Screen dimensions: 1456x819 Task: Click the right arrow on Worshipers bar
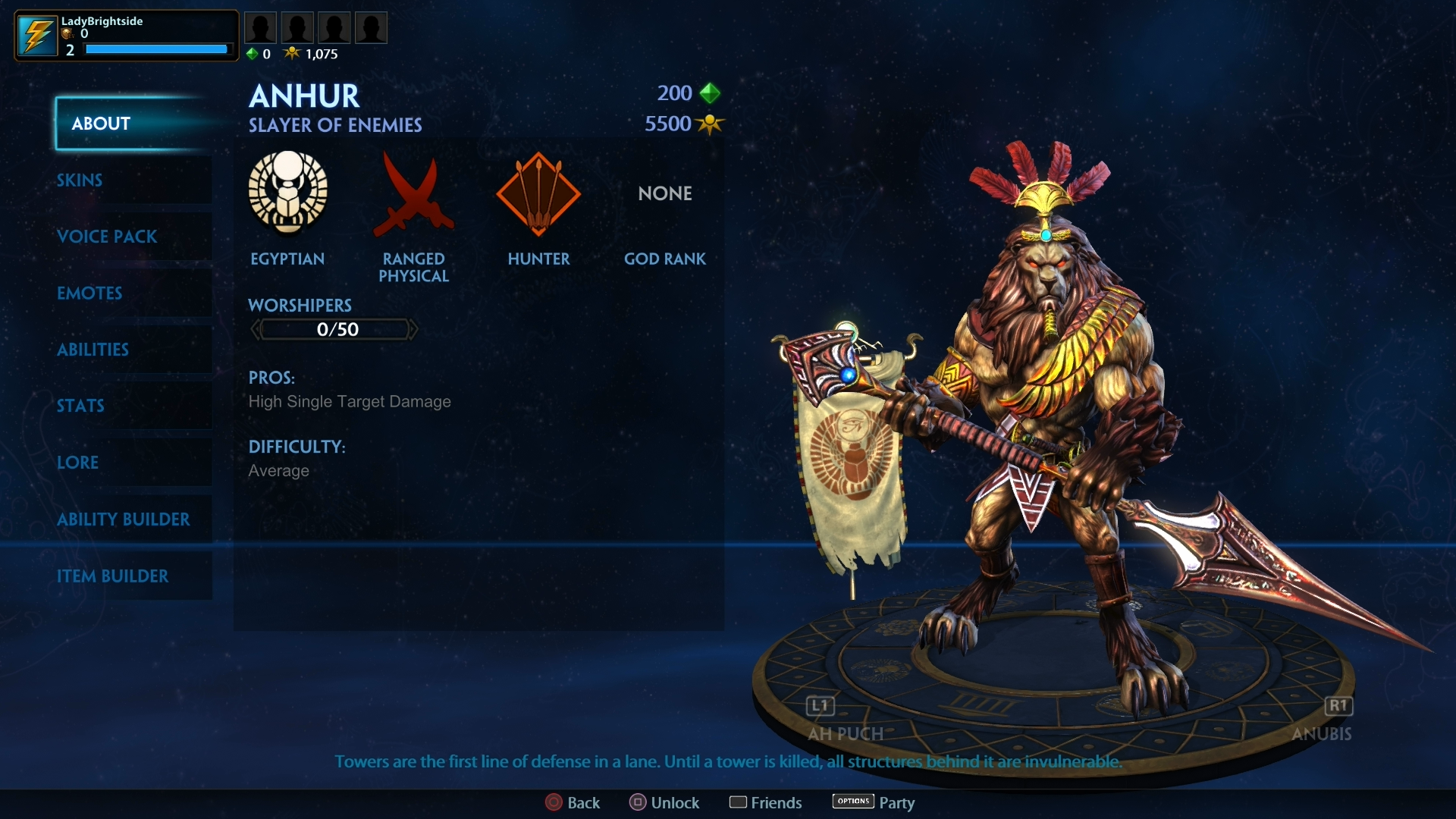coord(416,328)
